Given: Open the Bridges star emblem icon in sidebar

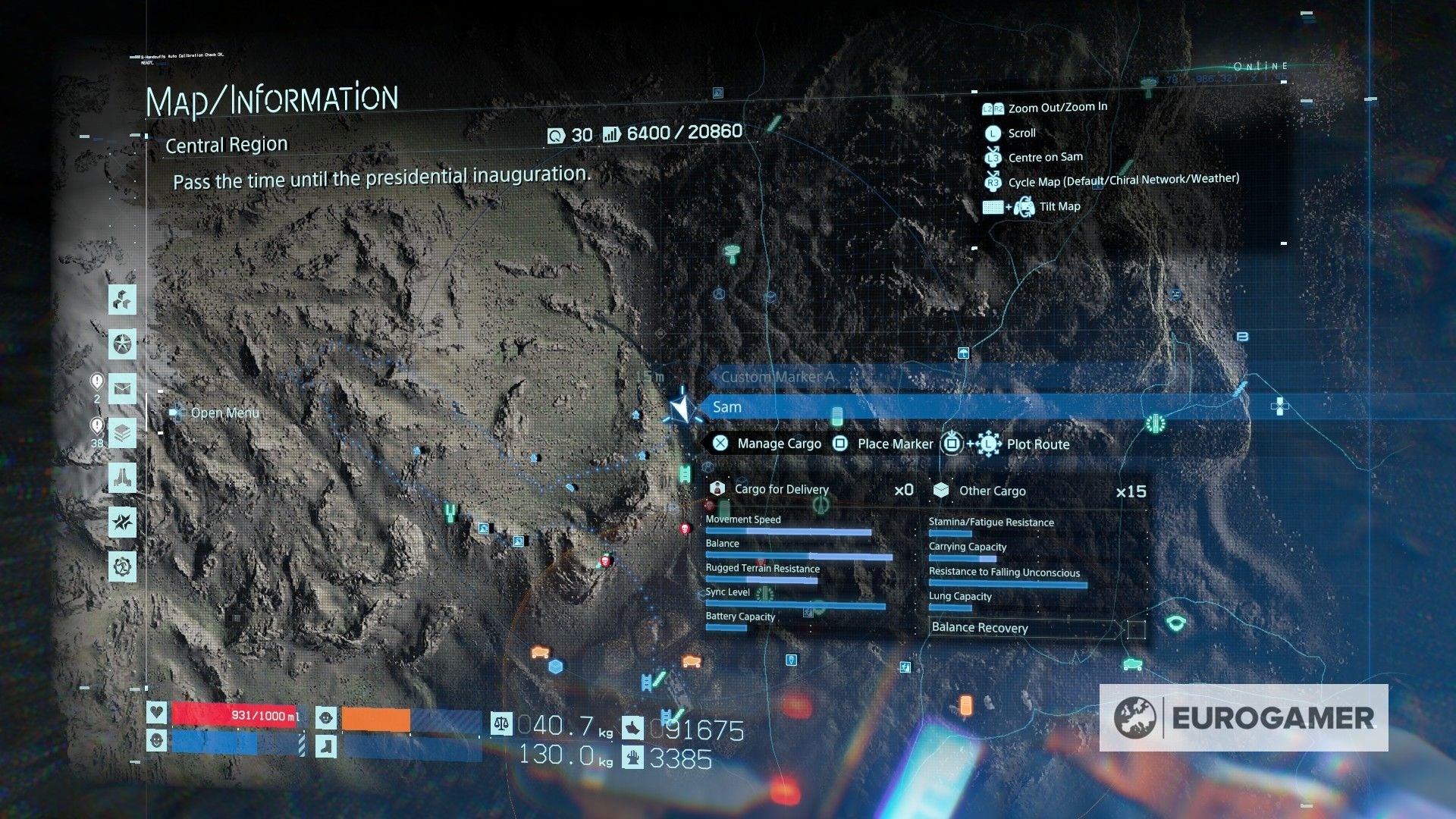Looking at the screenshot, I should click(124, 344).
